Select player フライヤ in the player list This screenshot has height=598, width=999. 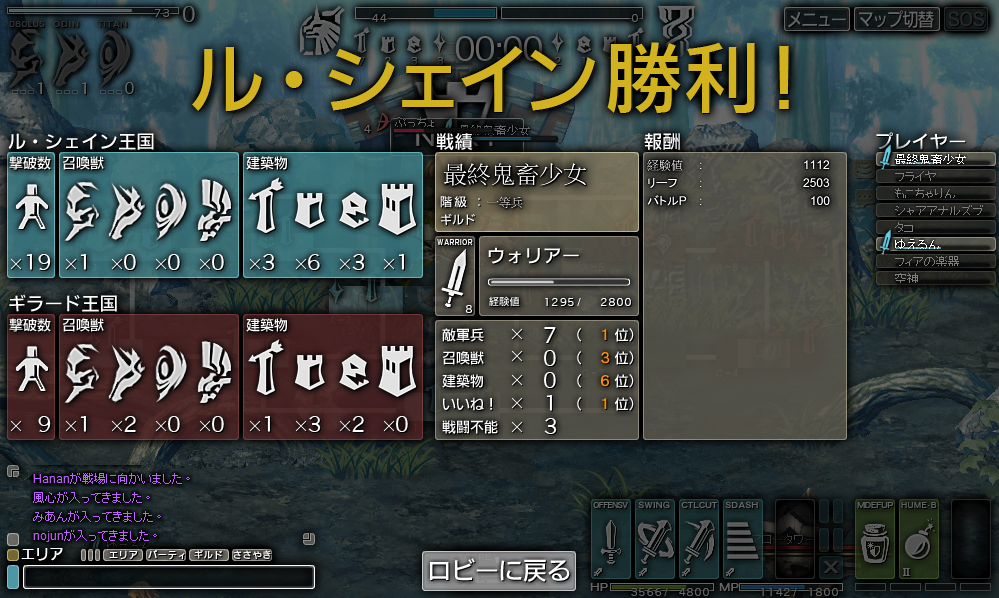point(935,176)
